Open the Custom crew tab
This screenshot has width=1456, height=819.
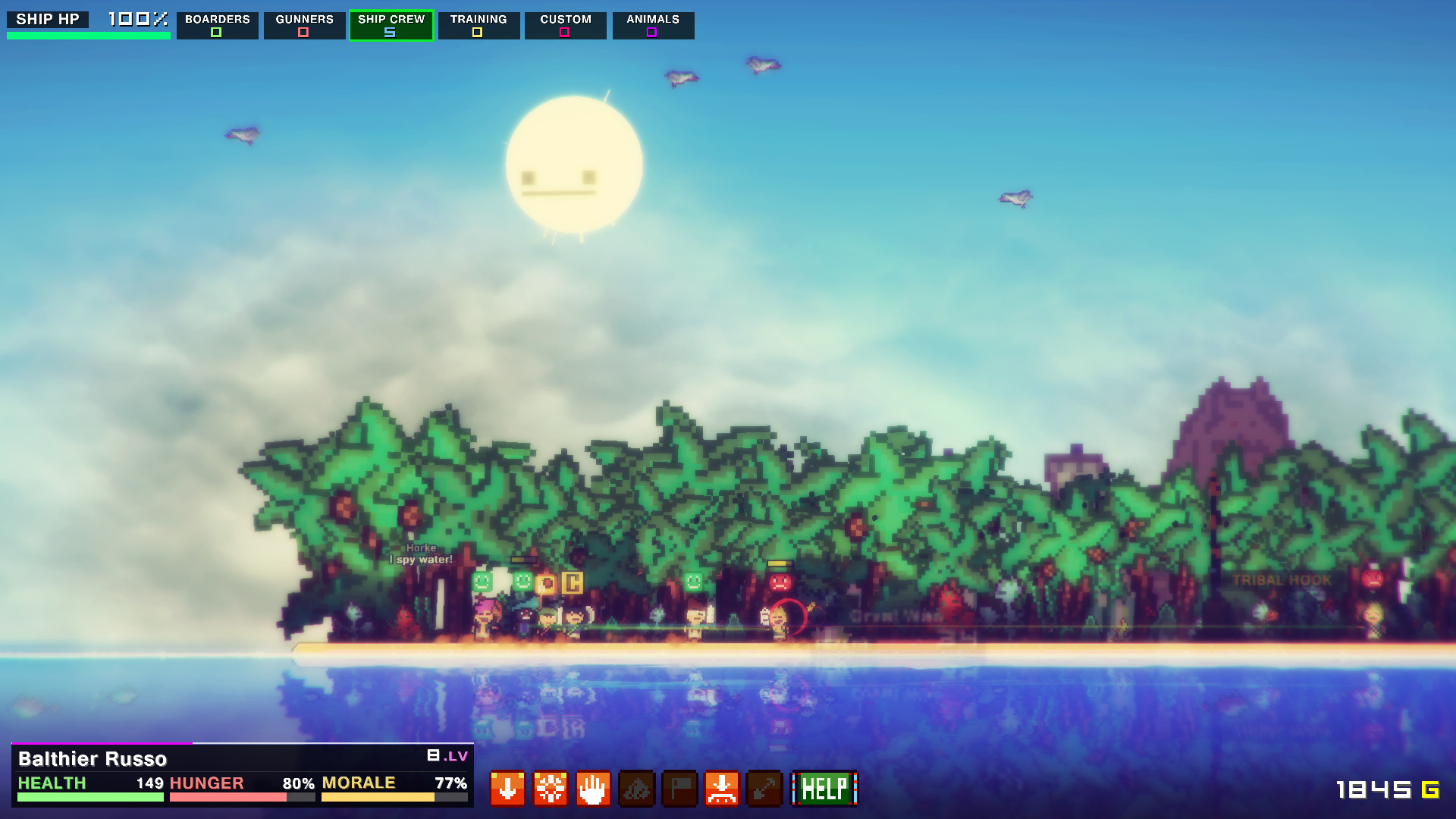[x=564, y=19]
